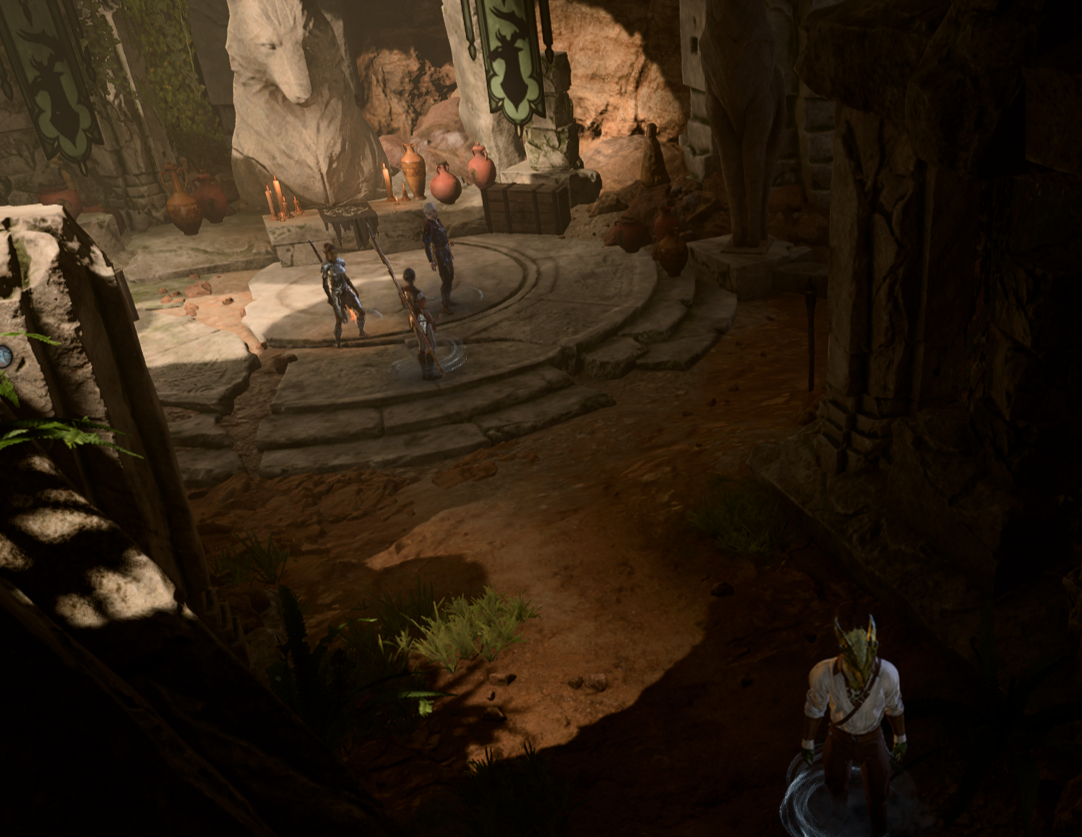Click the round blue status icon

coord(5,356)
